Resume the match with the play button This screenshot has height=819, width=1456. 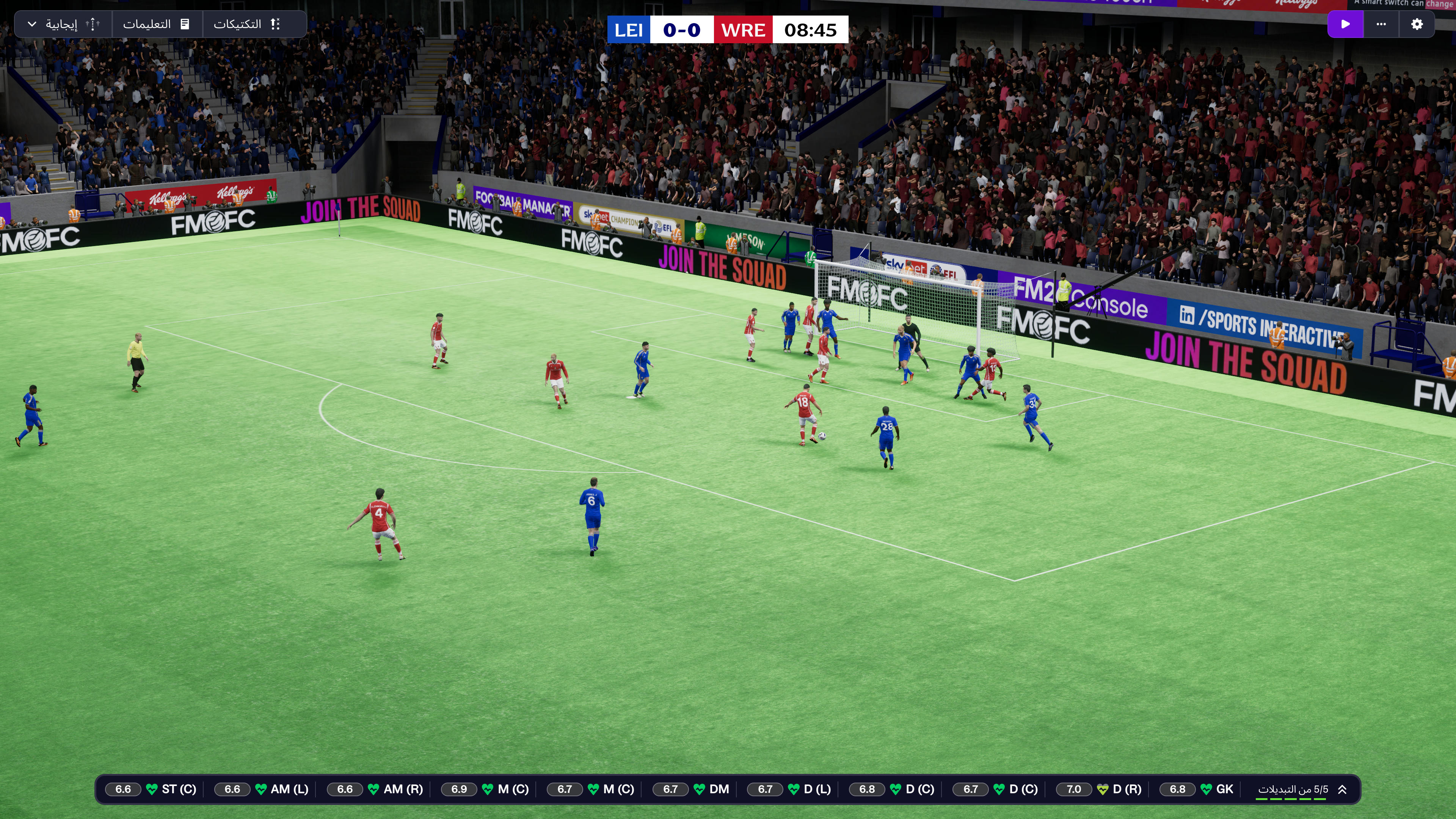pos(1345,24)
